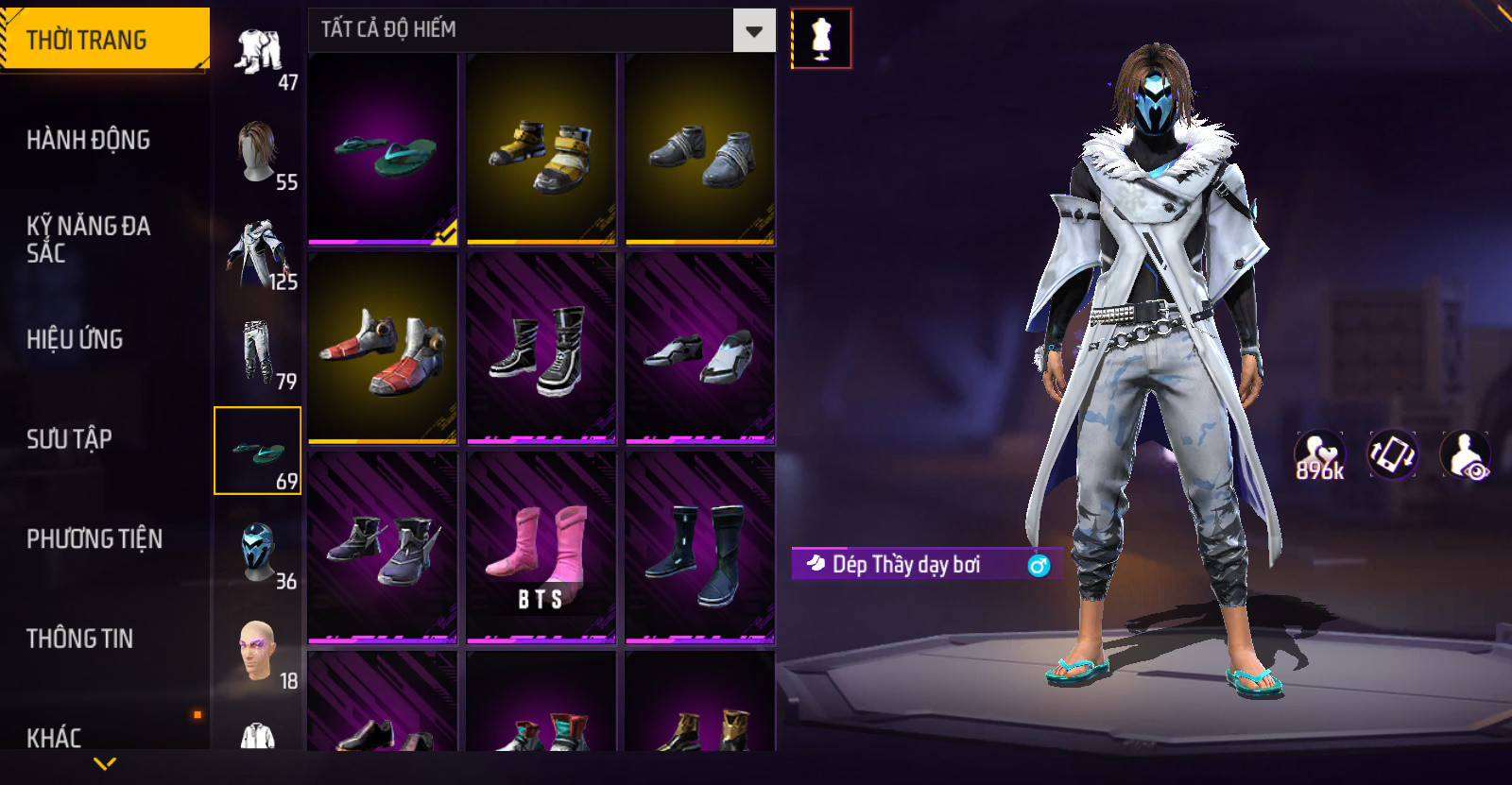Viewport: 1512px width, 785px height.
Task: Open the Tất Cả Độ Hiếm dropdown
Action: [753, 30]
